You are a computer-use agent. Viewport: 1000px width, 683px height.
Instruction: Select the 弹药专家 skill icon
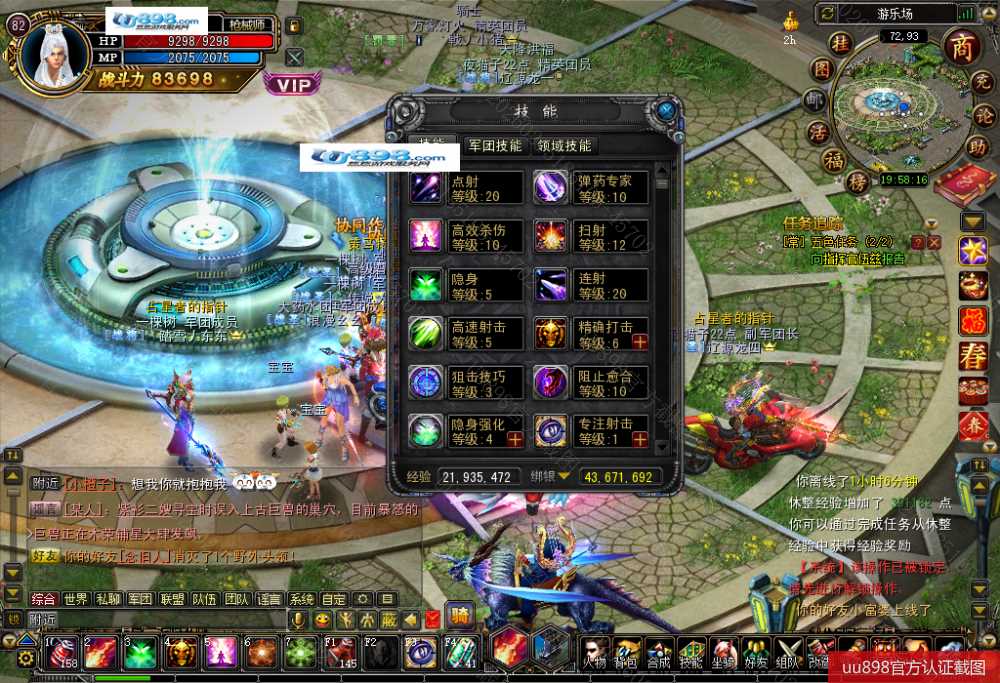(549, 187)
